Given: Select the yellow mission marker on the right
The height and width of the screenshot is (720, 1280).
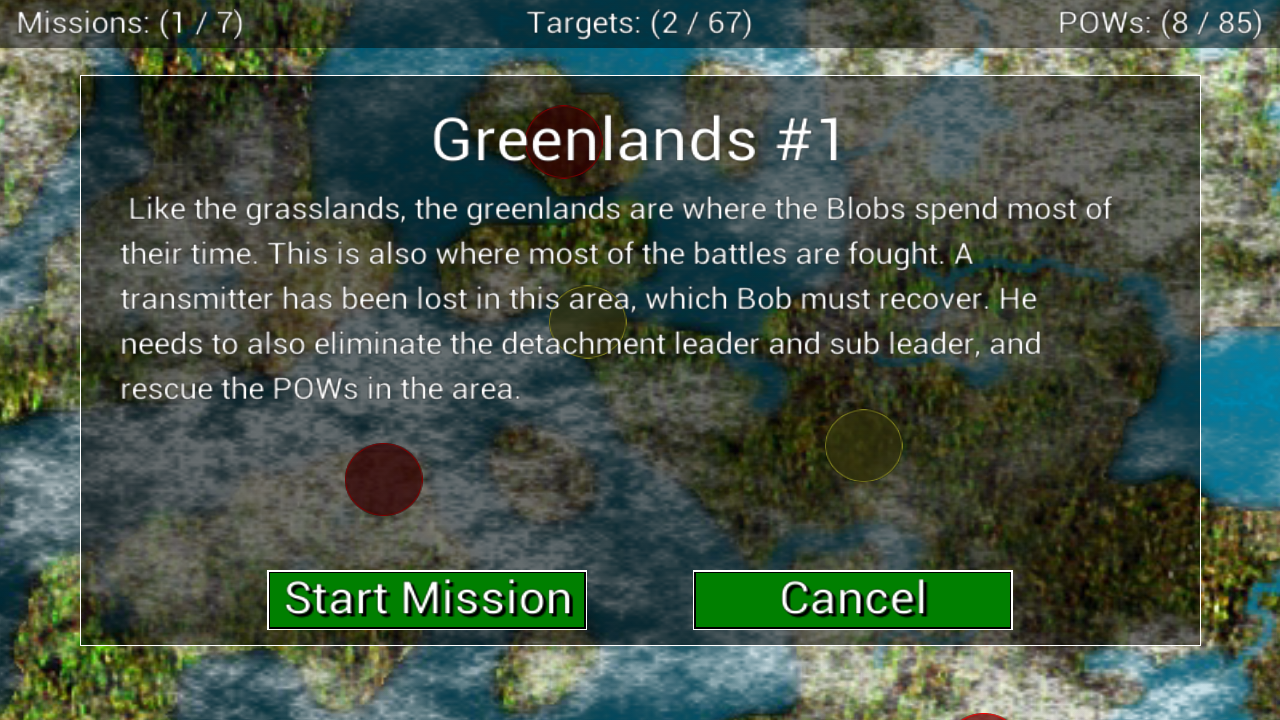Looking at the screenshot, I should (x=864, y=445).
